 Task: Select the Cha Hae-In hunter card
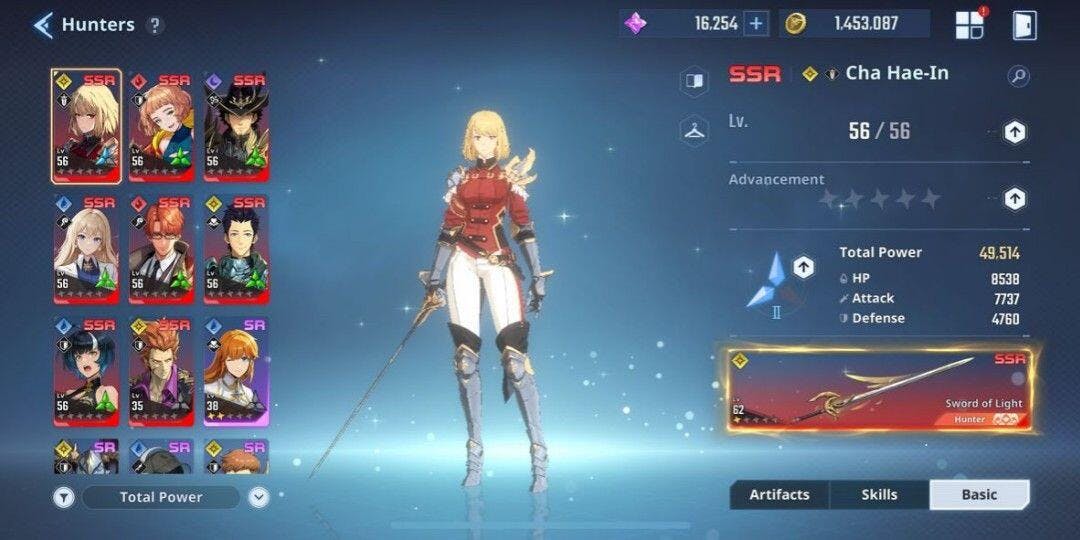tap(86, 126)
